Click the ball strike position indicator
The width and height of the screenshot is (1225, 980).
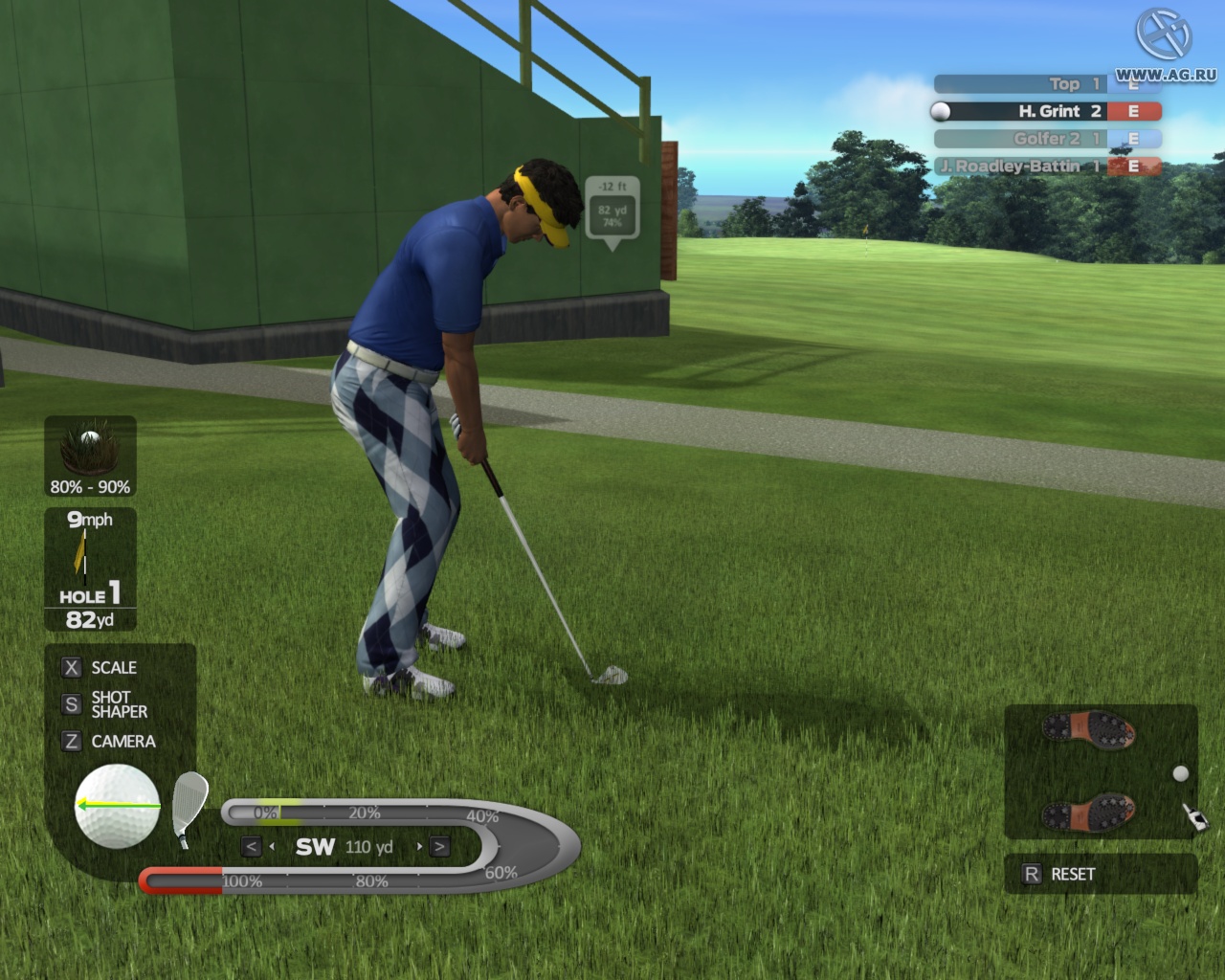click(x=117, y=807)
